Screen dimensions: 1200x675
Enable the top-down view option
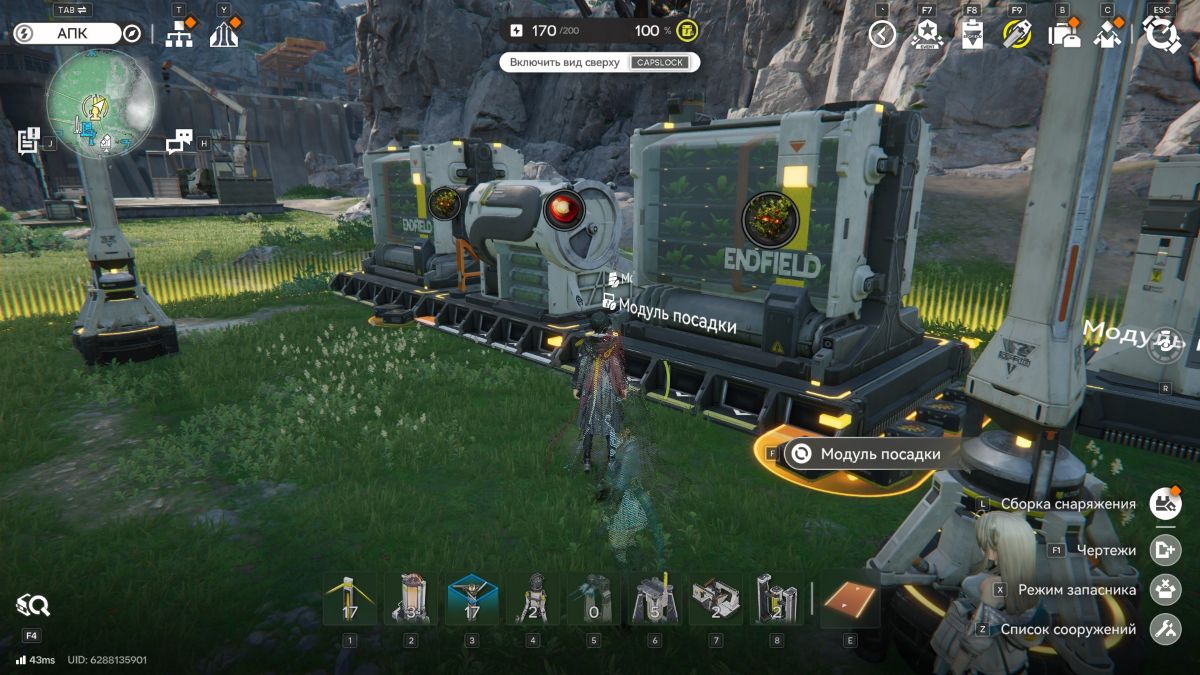(x=599, y=62)
